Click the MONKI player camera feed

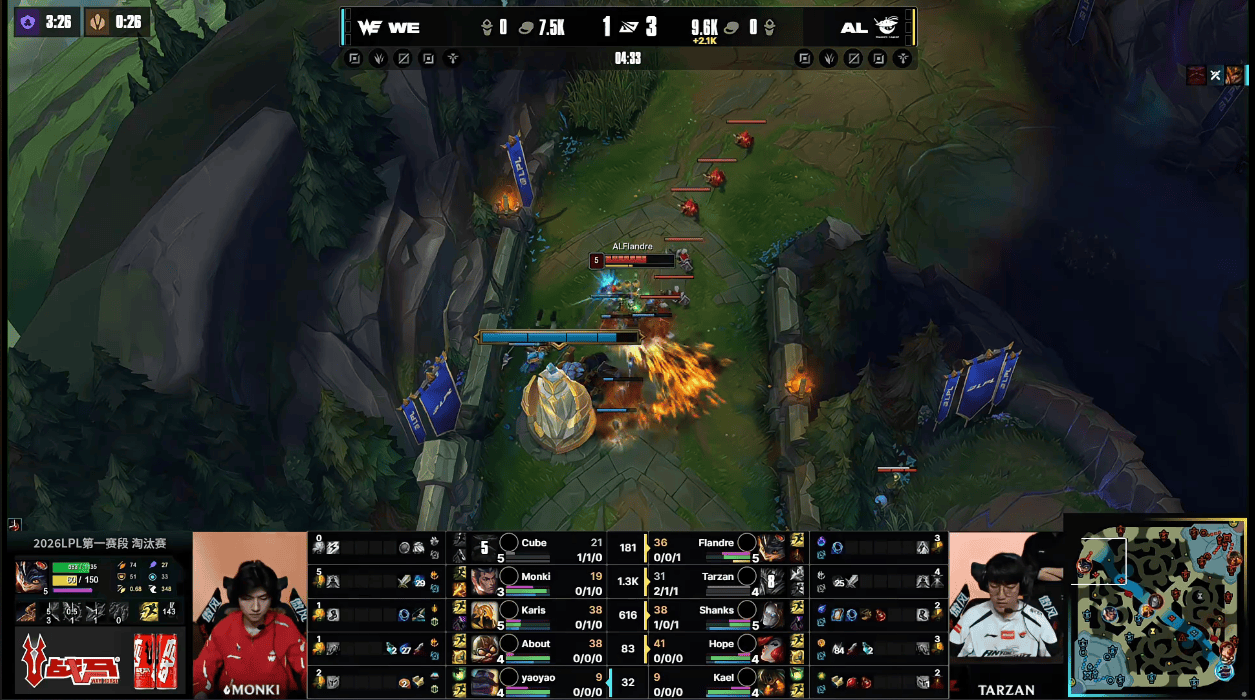pyautogui.click(x=249, y=614)
